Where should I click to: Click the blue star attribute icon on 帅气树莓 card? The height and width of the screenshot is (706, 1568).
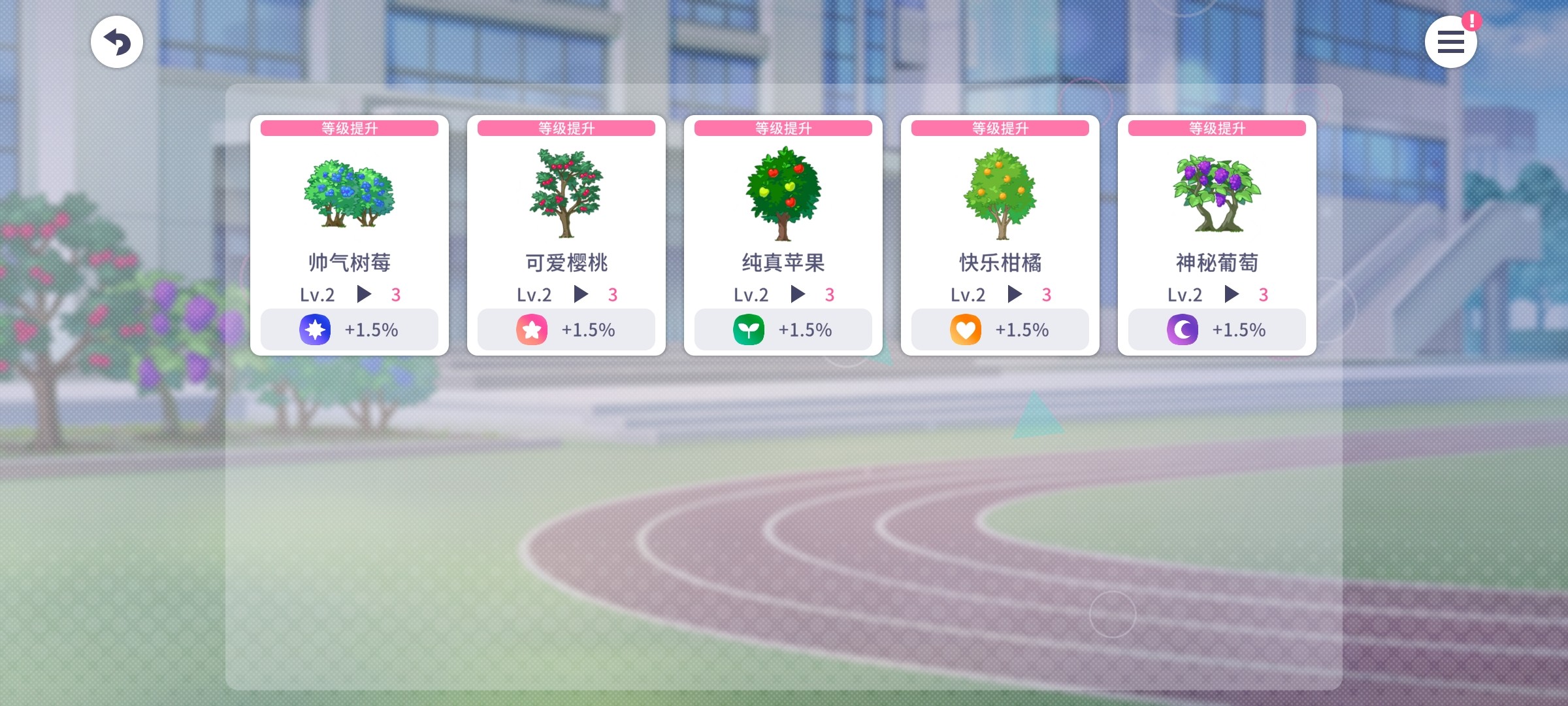point(314,329)
